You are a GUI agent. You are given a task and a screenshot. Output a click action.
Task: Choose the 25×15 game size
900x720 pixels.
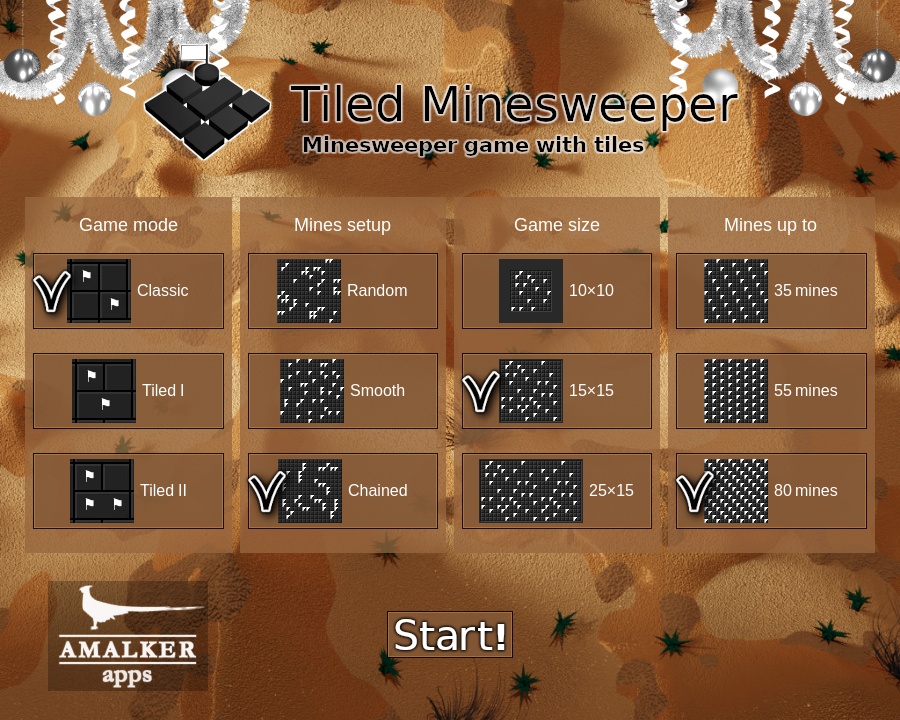tap(557, 491)
